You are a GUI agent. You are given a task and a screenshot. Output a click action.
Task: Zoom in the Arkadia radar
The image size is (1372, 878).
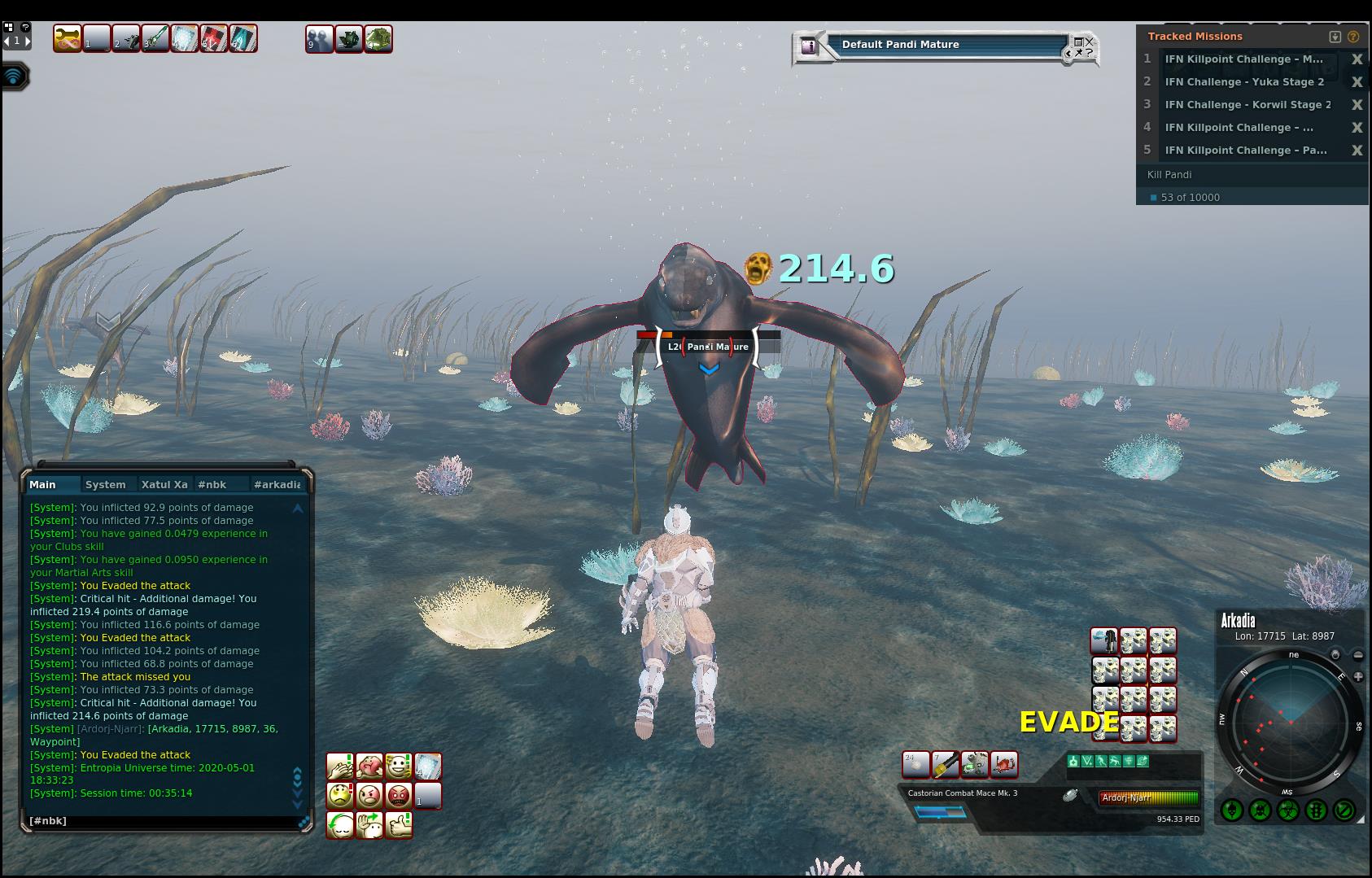1358,676
